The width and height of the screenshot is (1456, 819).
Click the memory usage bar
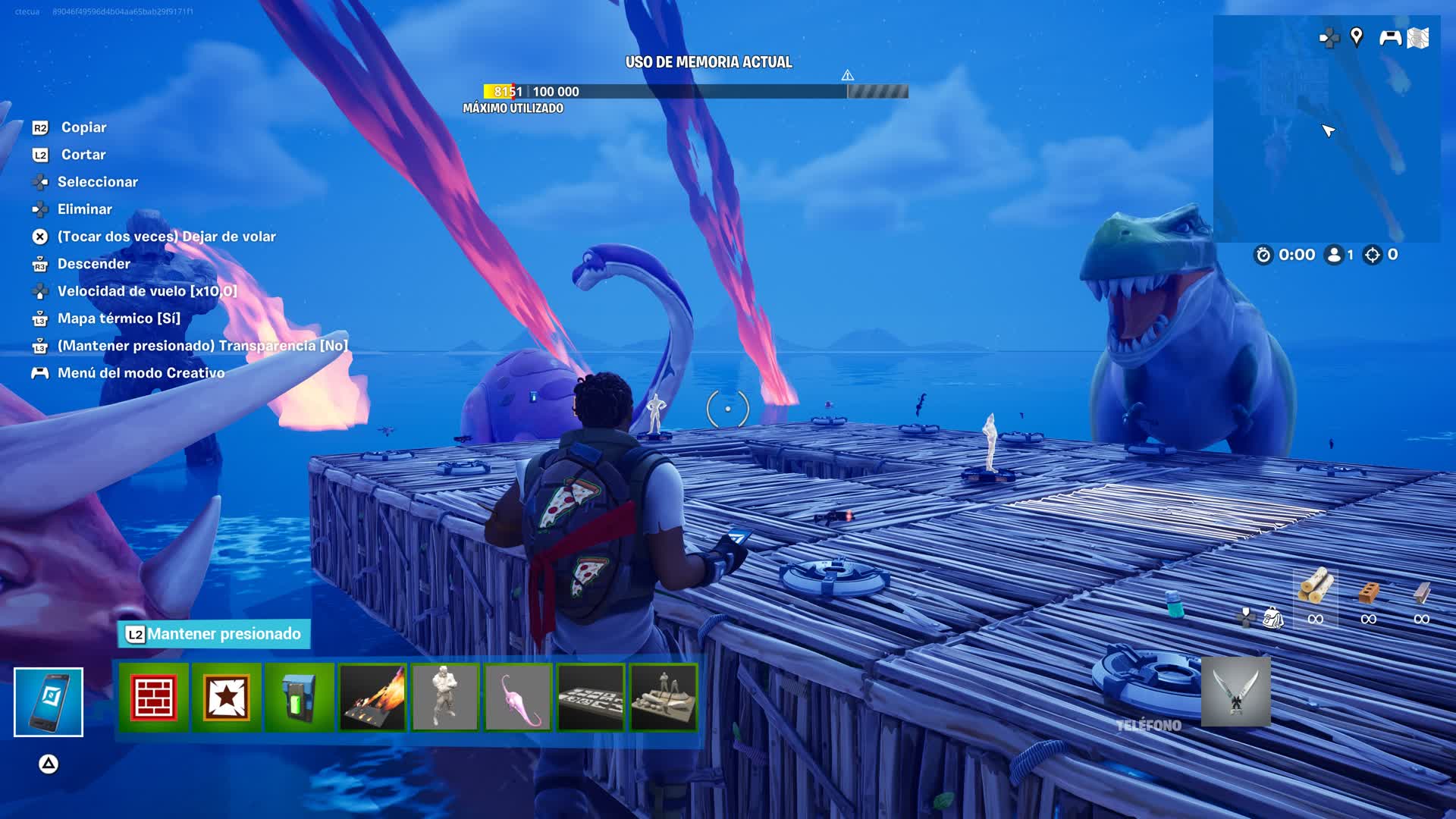click(x=695, y=92)
